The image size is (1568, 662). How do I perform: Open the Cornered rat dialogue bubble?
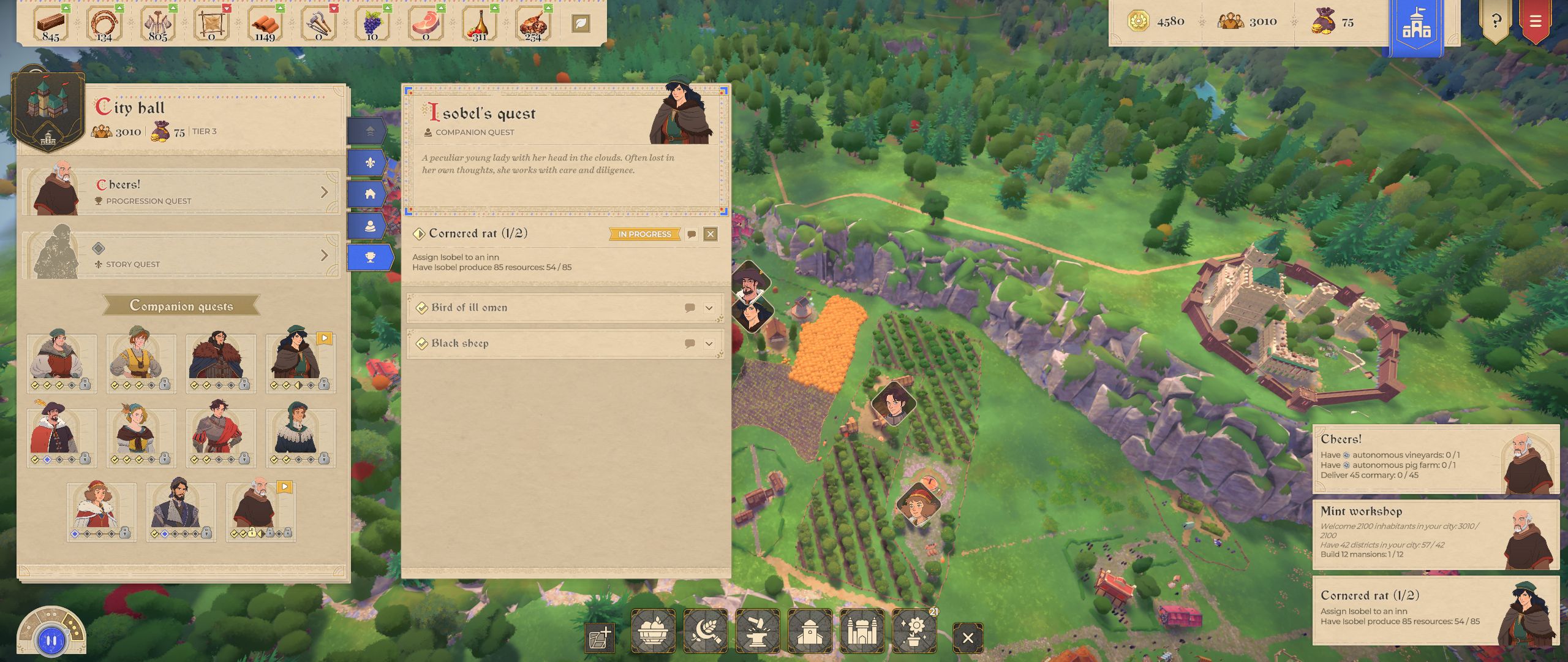(692, 234)
